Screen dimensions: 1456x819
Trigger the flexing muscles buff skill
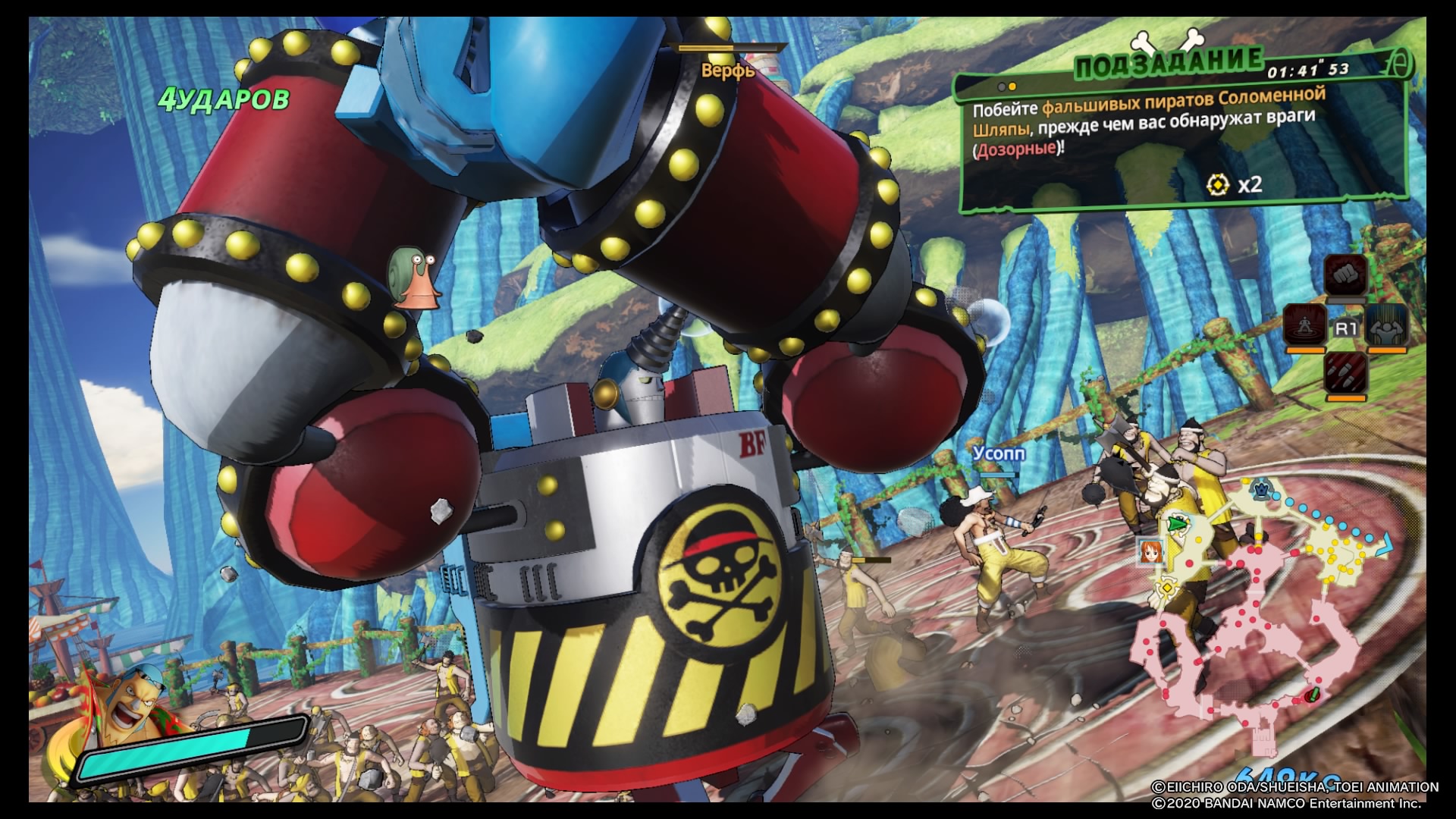click(1388, 325)
